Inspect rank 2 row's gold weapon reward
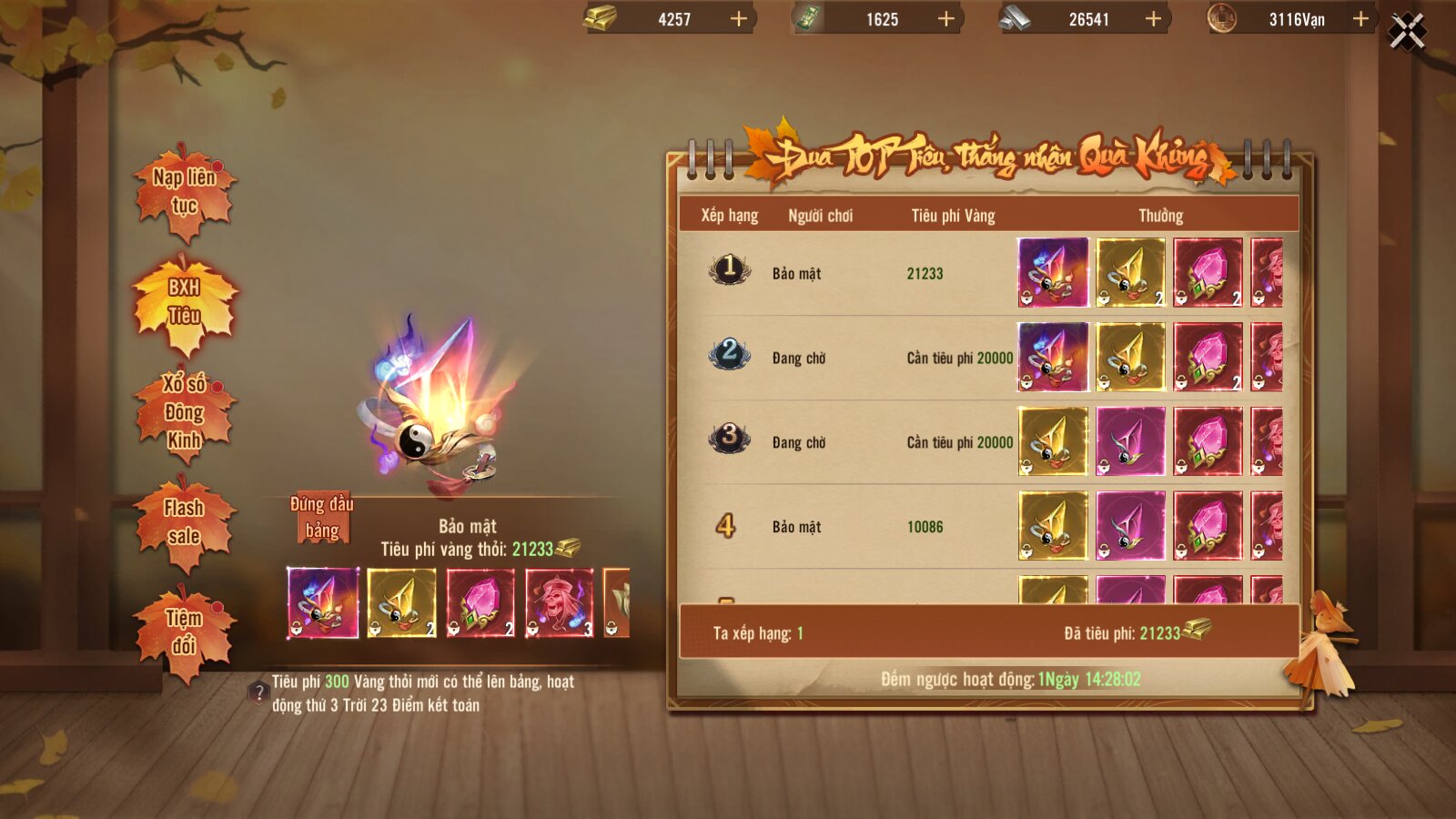The height and width of the screenshot is (819, 1456). (x=1130, y=357)
